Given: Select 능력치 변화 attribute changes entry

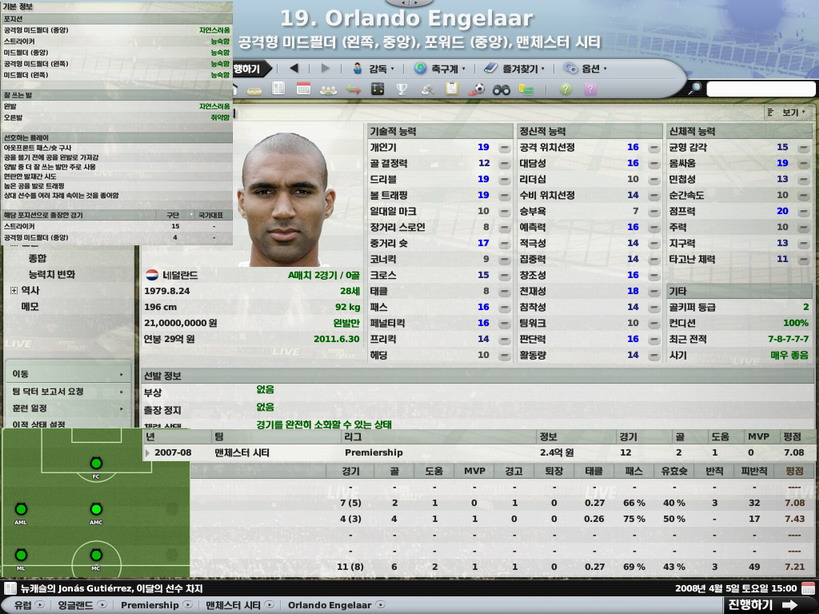Looking at the screenshot, I should click(x=51, y=274).
